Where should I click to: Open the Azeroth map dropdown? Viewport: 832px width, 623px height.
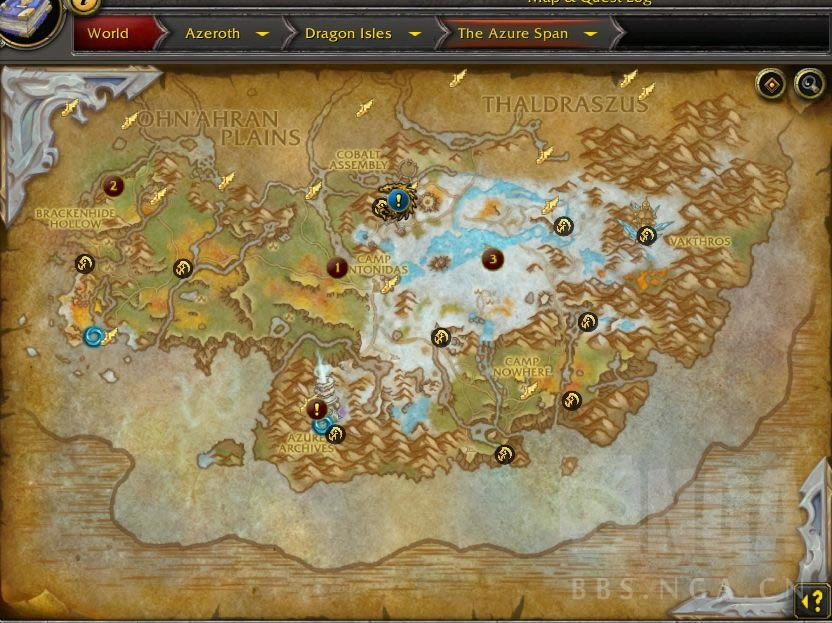tap(262, 33)
